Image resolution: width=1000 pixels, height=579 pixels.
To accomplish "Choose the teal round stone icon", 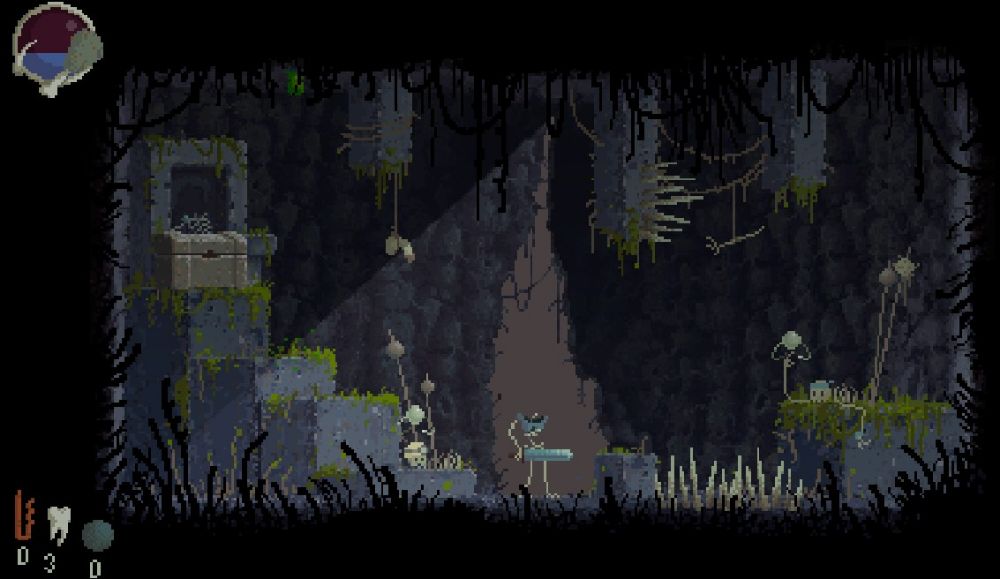I will [x=97, y=535].
